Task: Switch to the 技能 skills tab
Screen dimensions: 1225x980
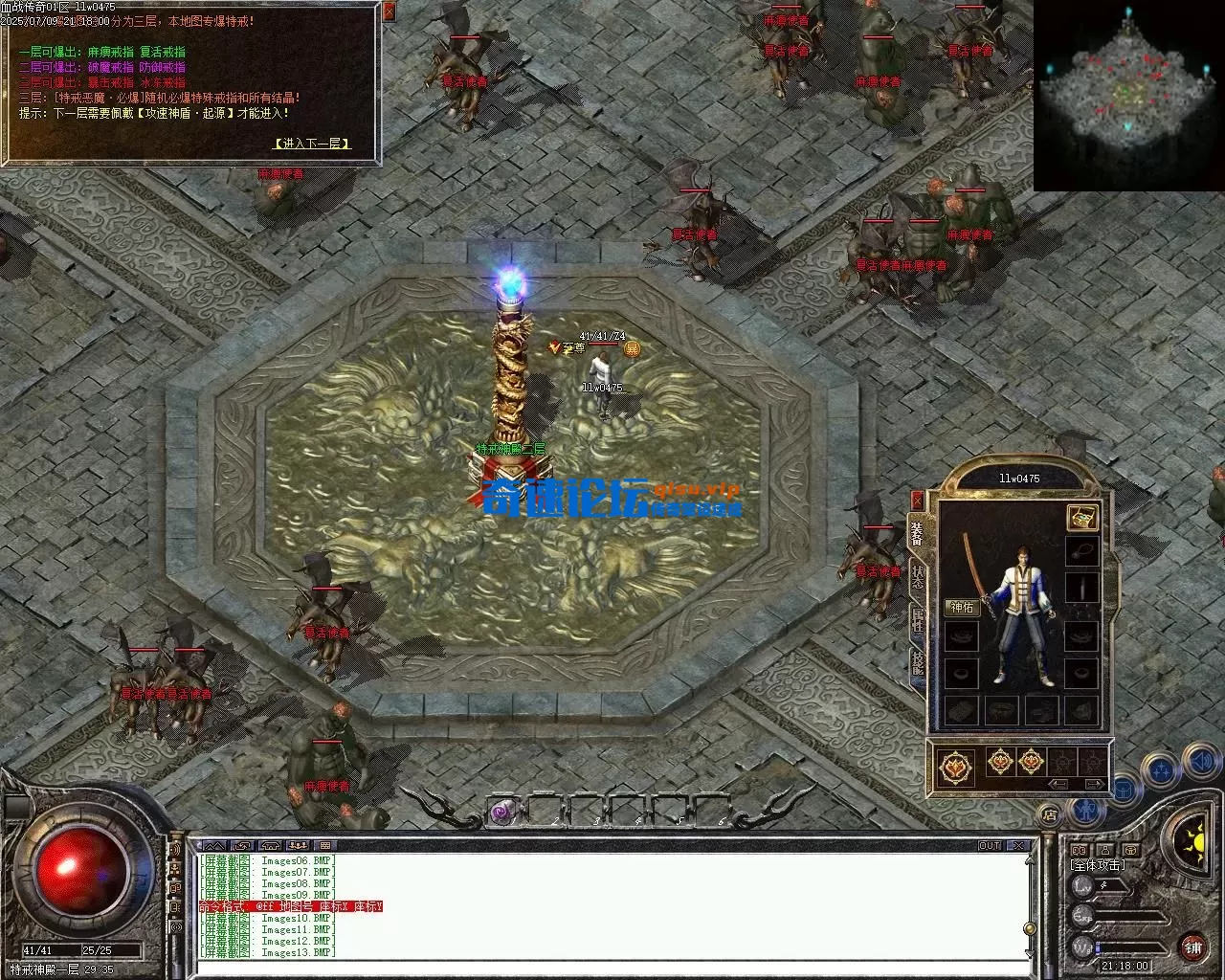Action: point(917,662)
